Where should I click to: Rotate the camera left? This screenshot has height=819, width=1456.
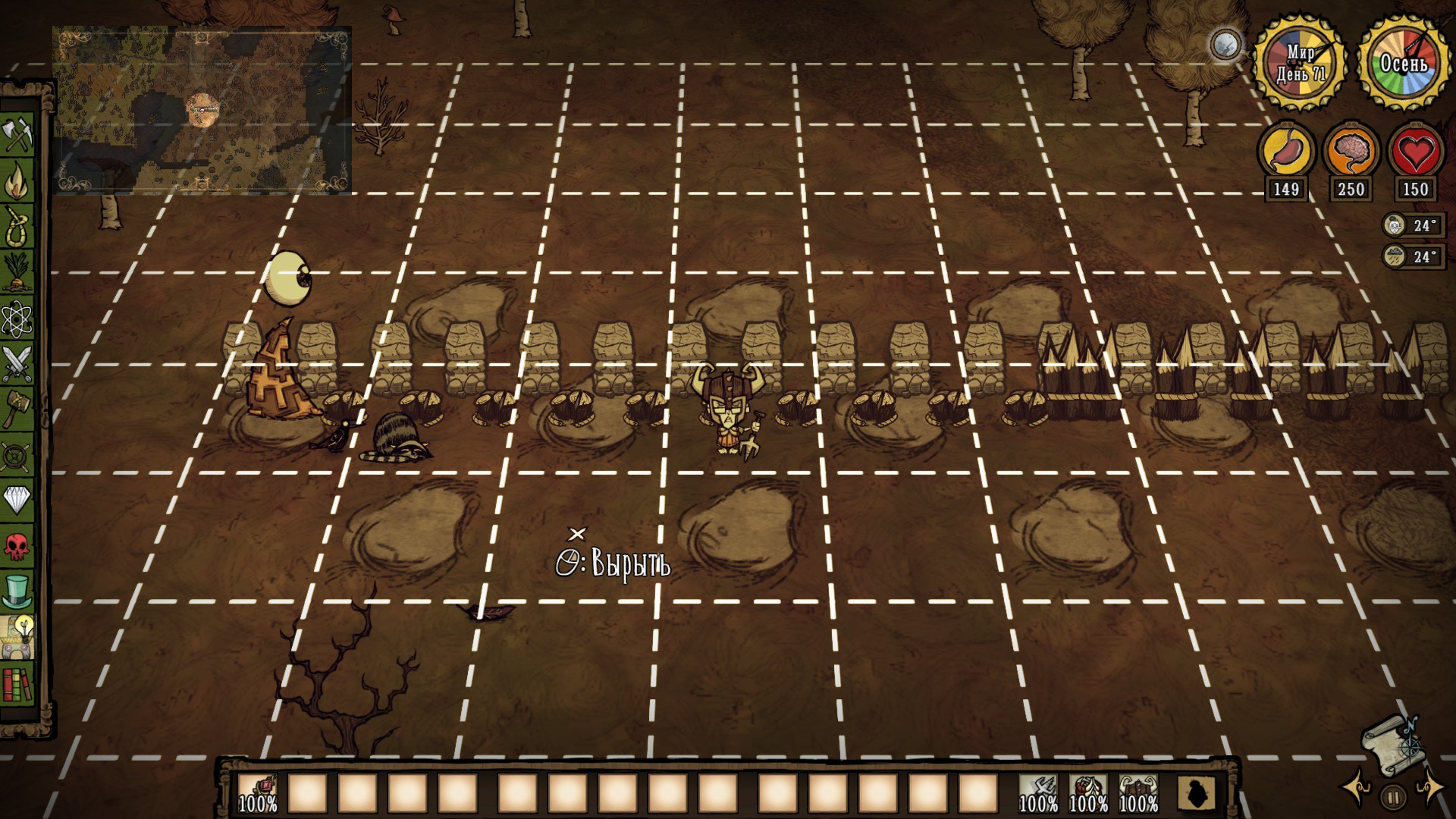tap(1356, 791)
